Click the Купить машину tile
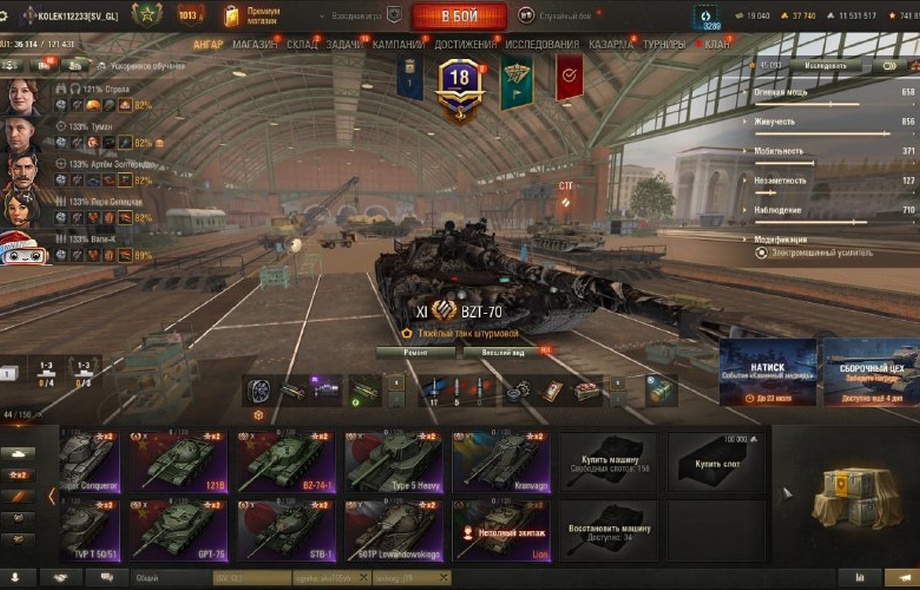 pyautogui.click(x=607, y=462)
